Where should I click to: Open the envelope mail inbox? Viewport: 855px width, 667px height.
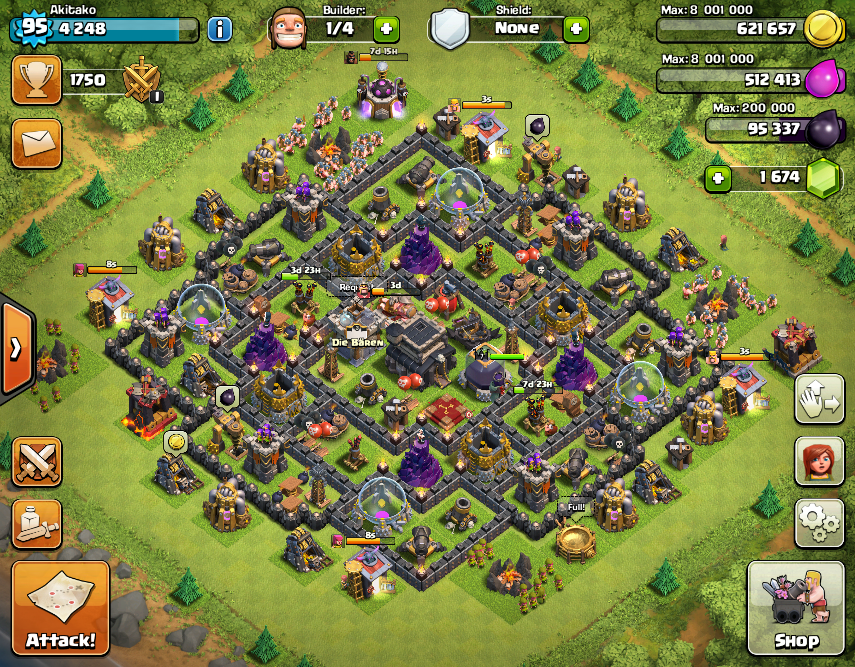tap(37, 144)
